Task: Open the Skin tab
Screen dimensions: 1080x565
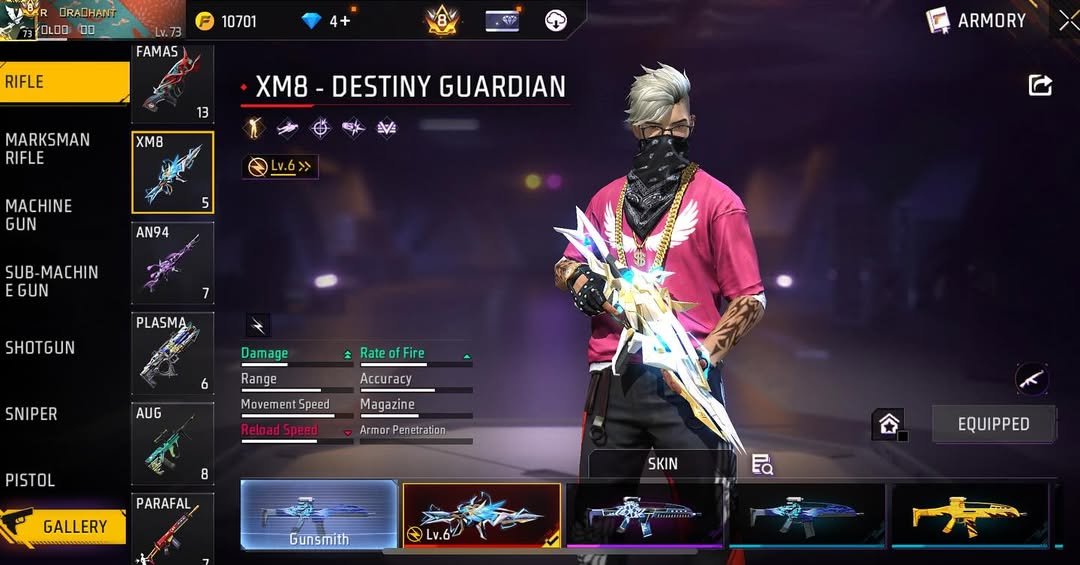Action: pos(662,464)
